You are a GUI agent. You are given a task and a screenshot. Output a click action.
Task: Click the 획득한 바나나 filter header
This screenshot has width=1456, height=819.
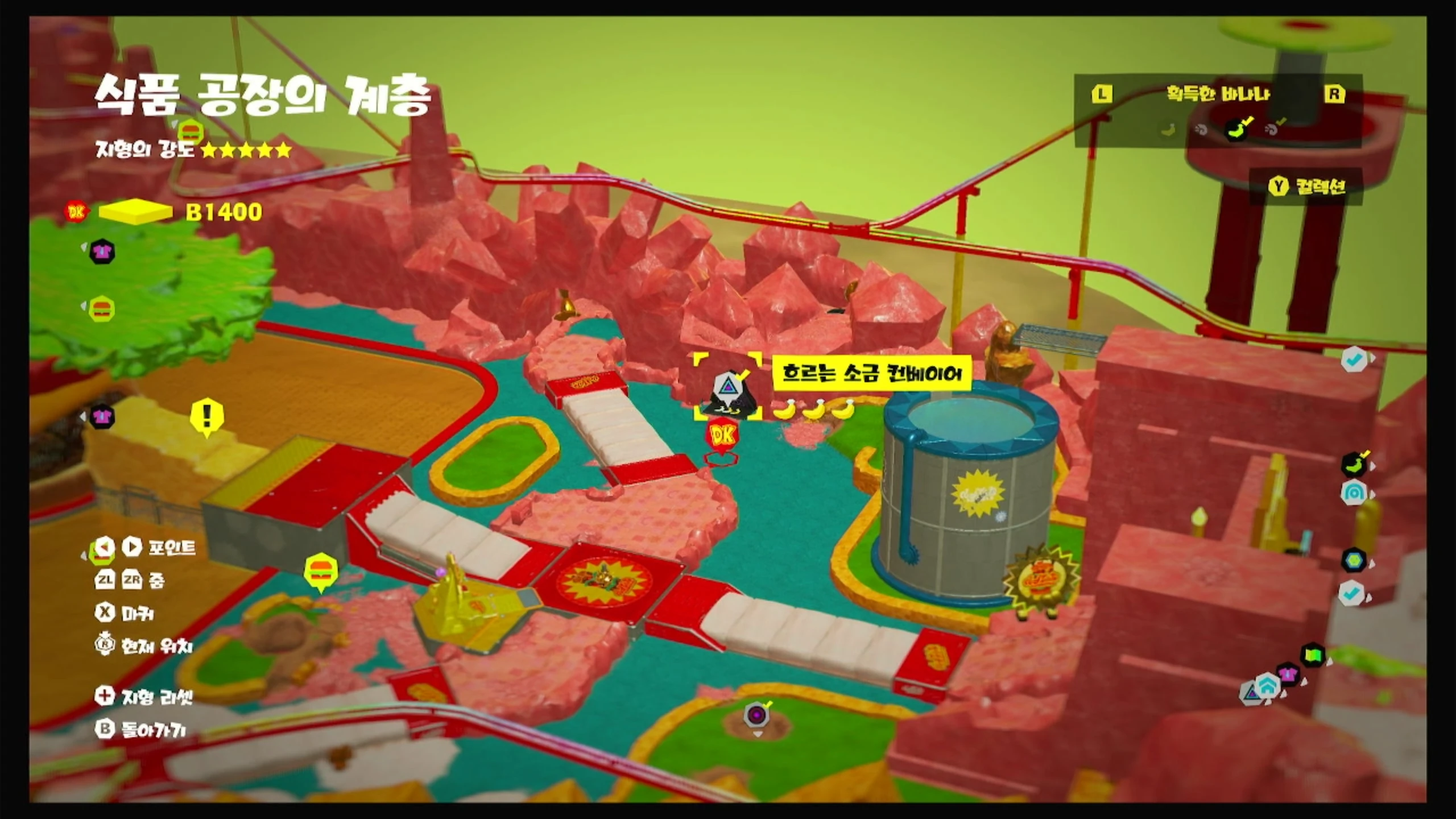1218,94
